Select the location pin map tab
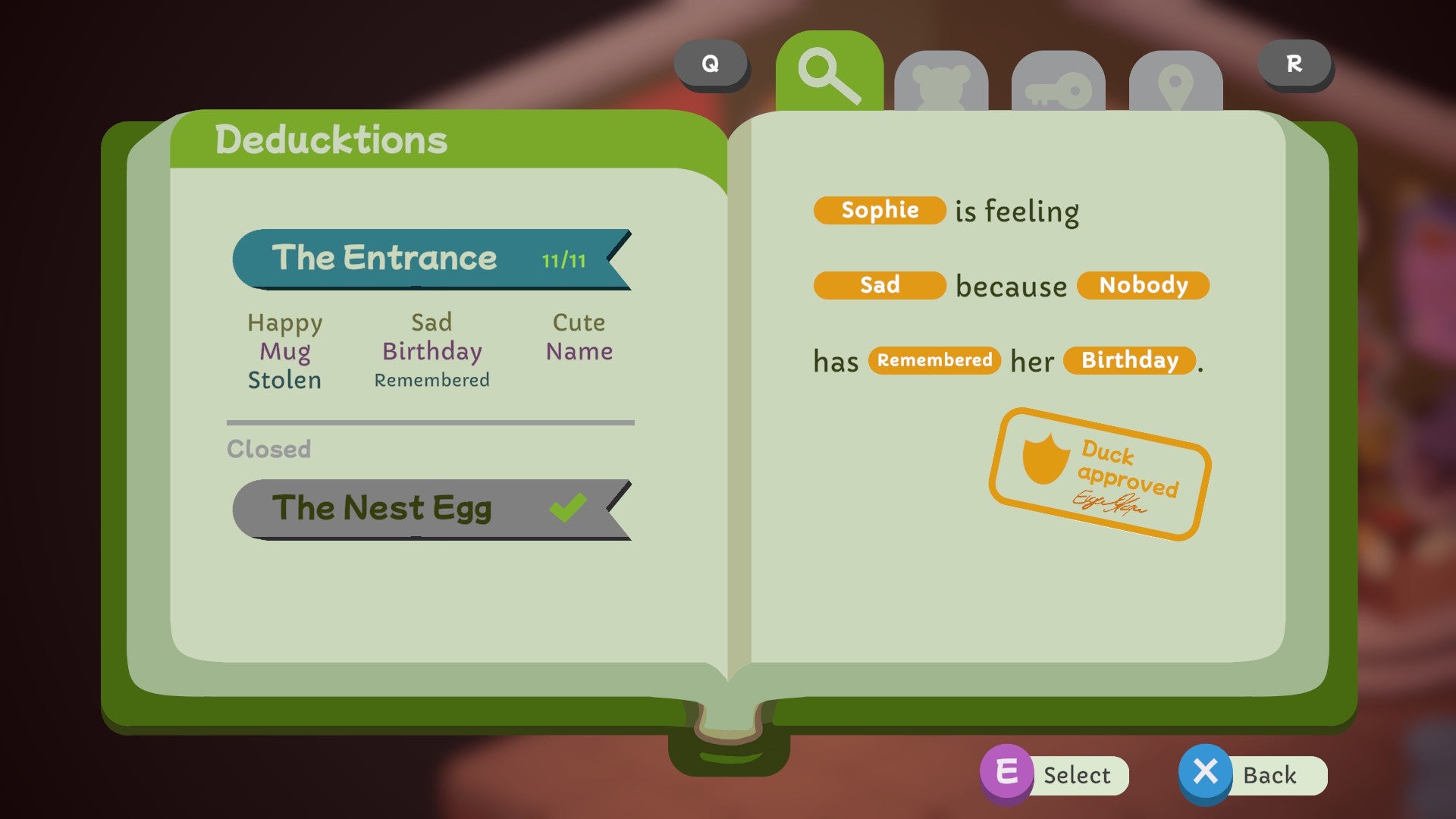1456x819 pixels. [x=1176, y=83]
